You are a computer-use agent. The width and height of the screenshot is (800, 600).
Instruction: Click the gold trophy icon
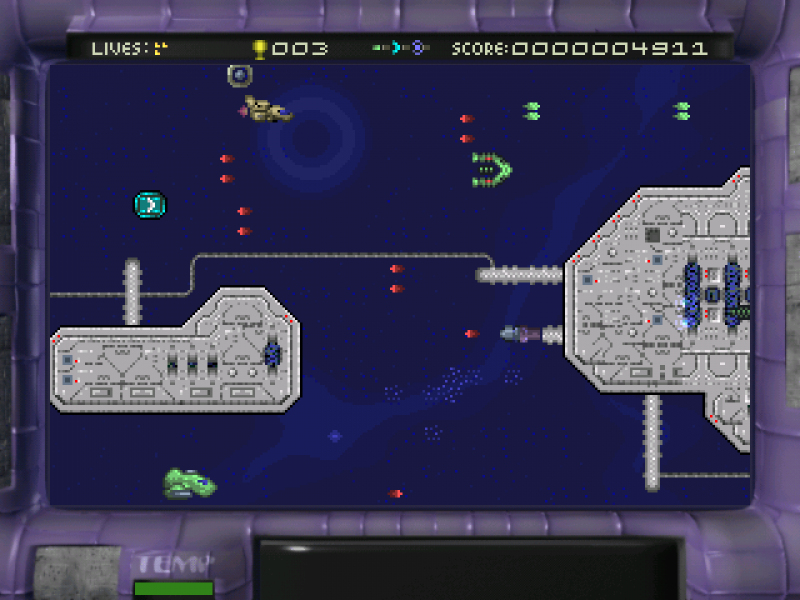pos(260,48)
